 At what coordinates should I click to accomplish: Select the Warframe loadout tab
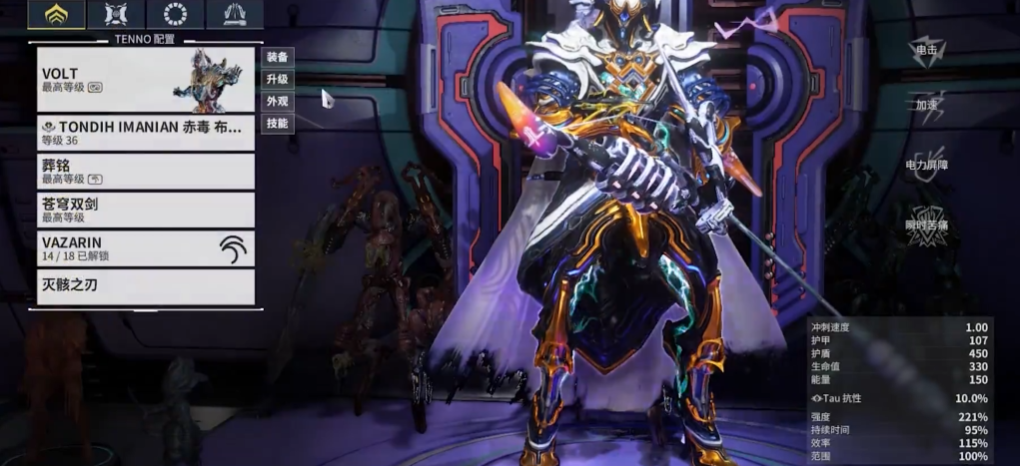point(57,14)
